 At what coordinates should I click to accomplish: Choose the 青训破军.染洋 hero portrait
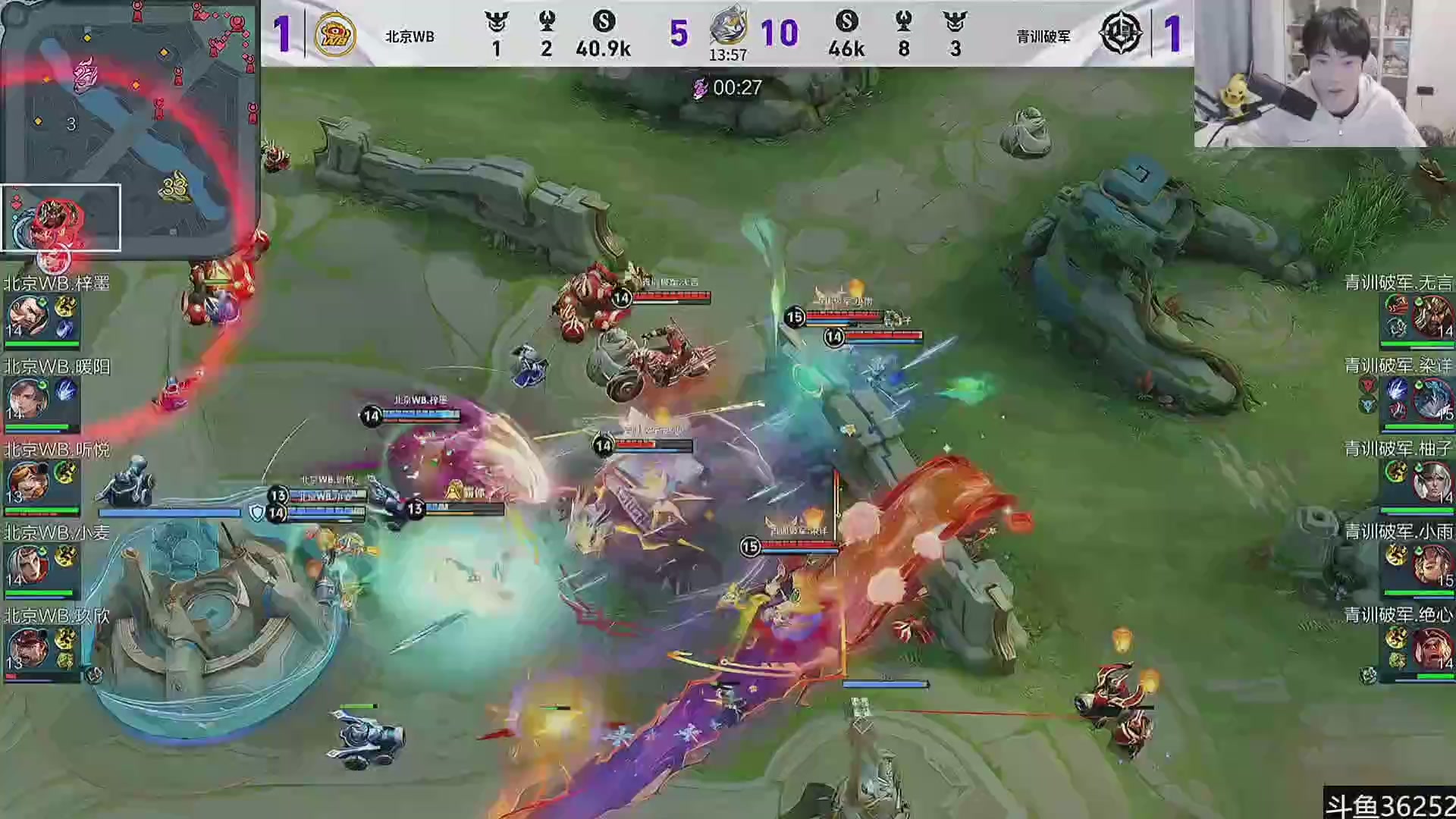[1432, 399]
